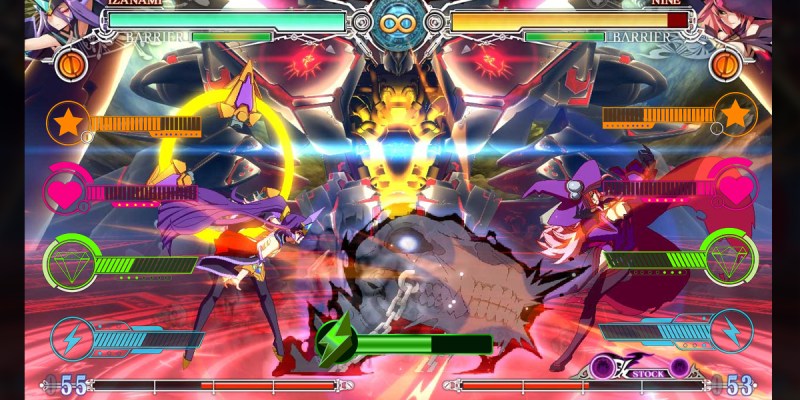This screenshot has width=800, height=400.
Task: Select Izanami's pink heart gauge icon
Action: (66, 190)
